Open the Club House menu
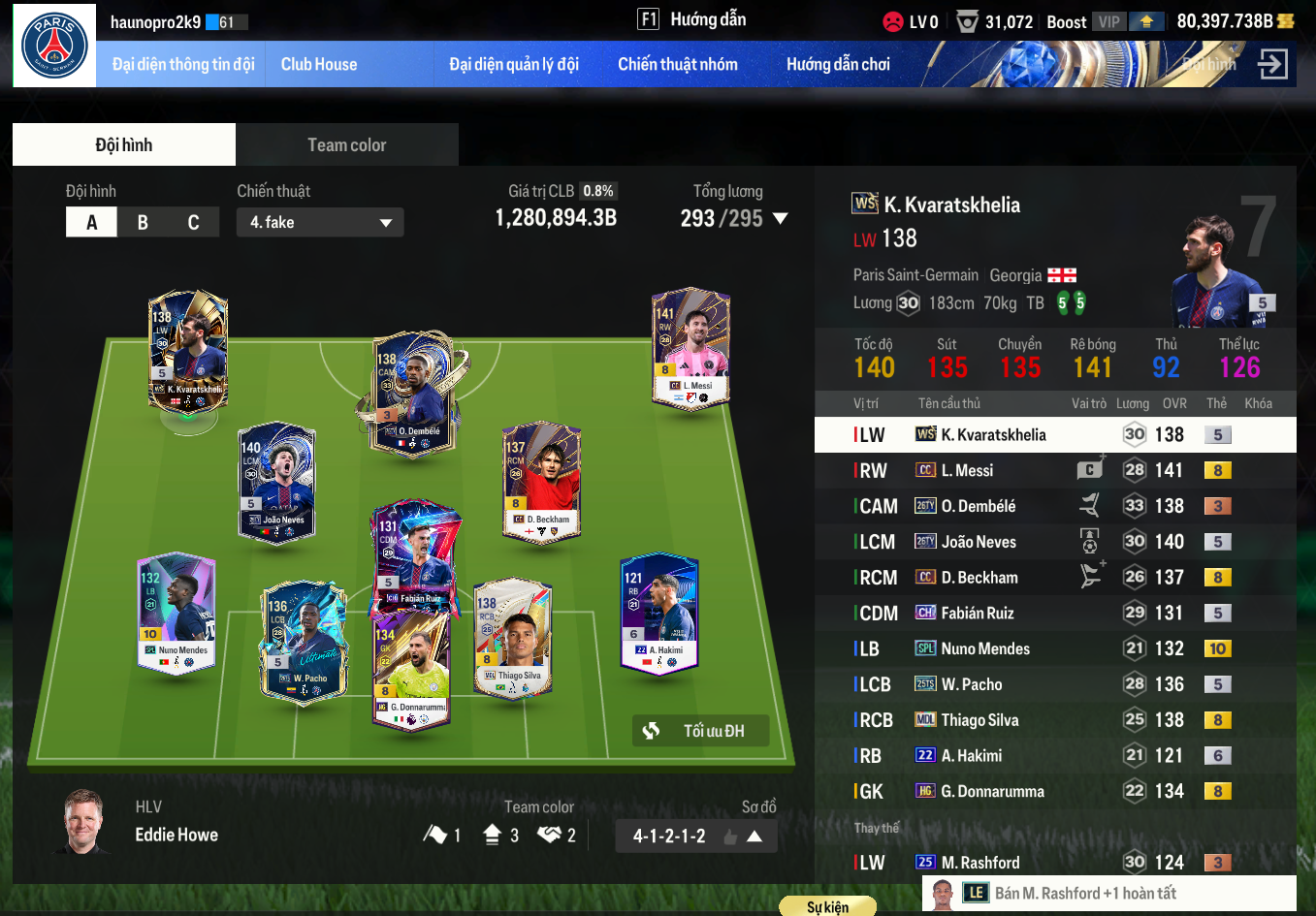The width and height of the screenshot is (1316, 916). (319, 65)
